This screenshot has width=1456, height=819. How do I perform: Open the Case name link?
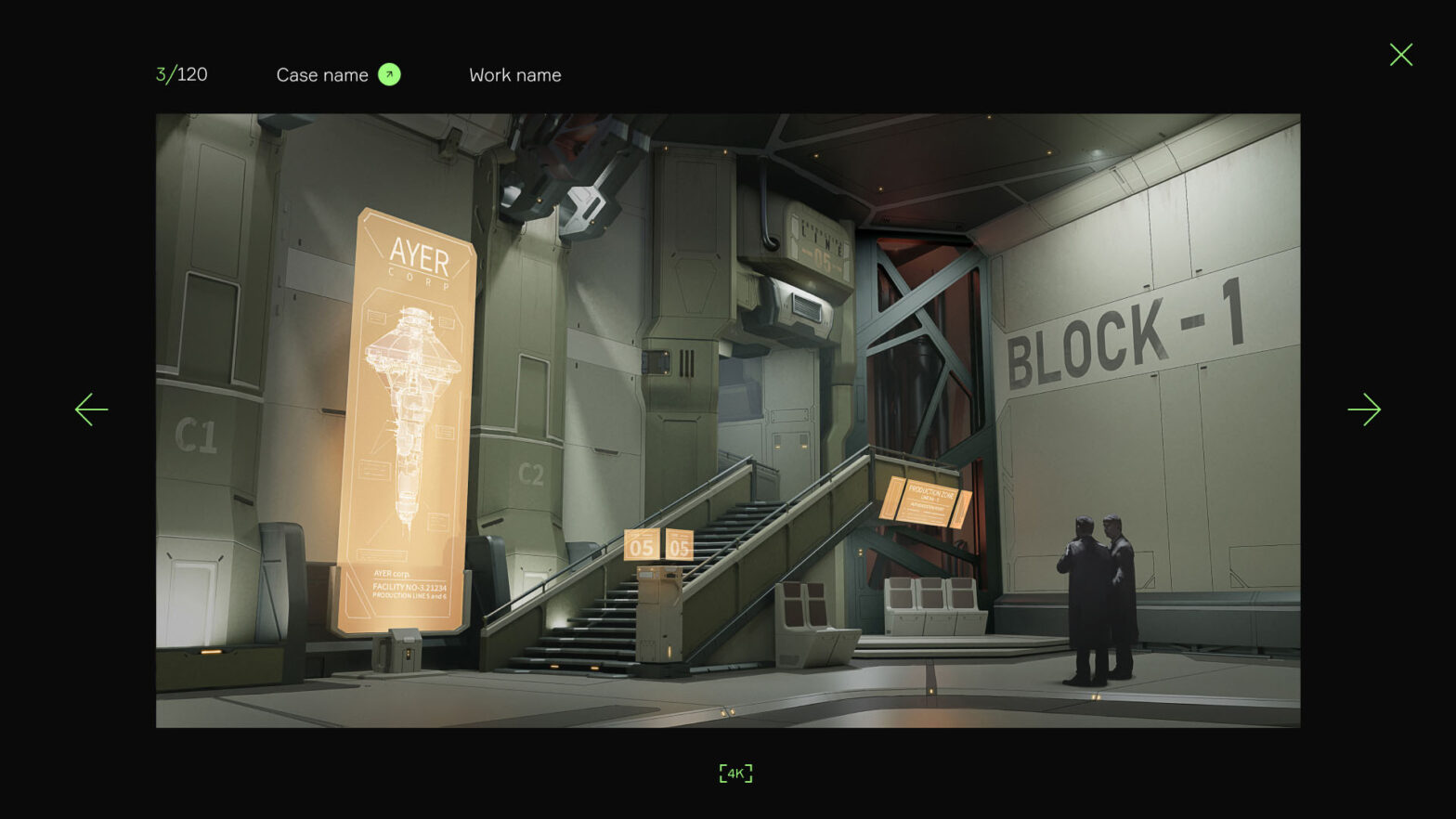(x=322, y=75)
